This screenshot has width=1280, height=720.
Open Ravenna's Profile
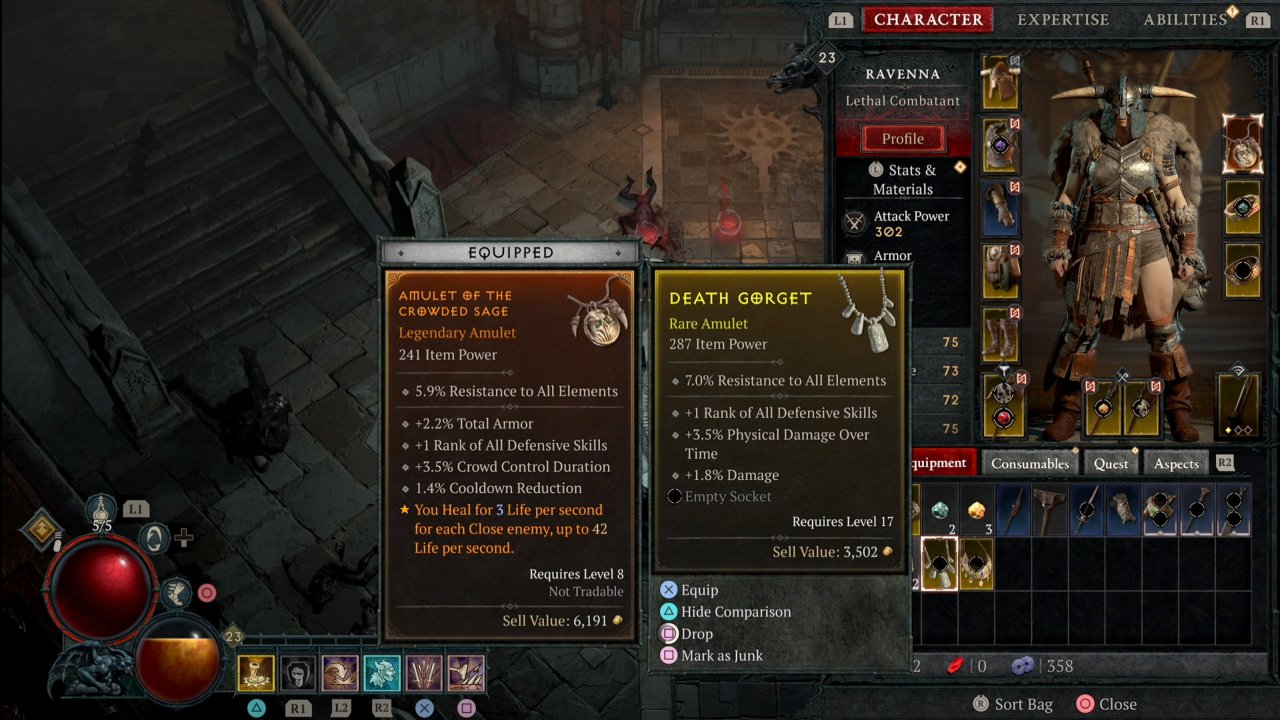[903, 138]
